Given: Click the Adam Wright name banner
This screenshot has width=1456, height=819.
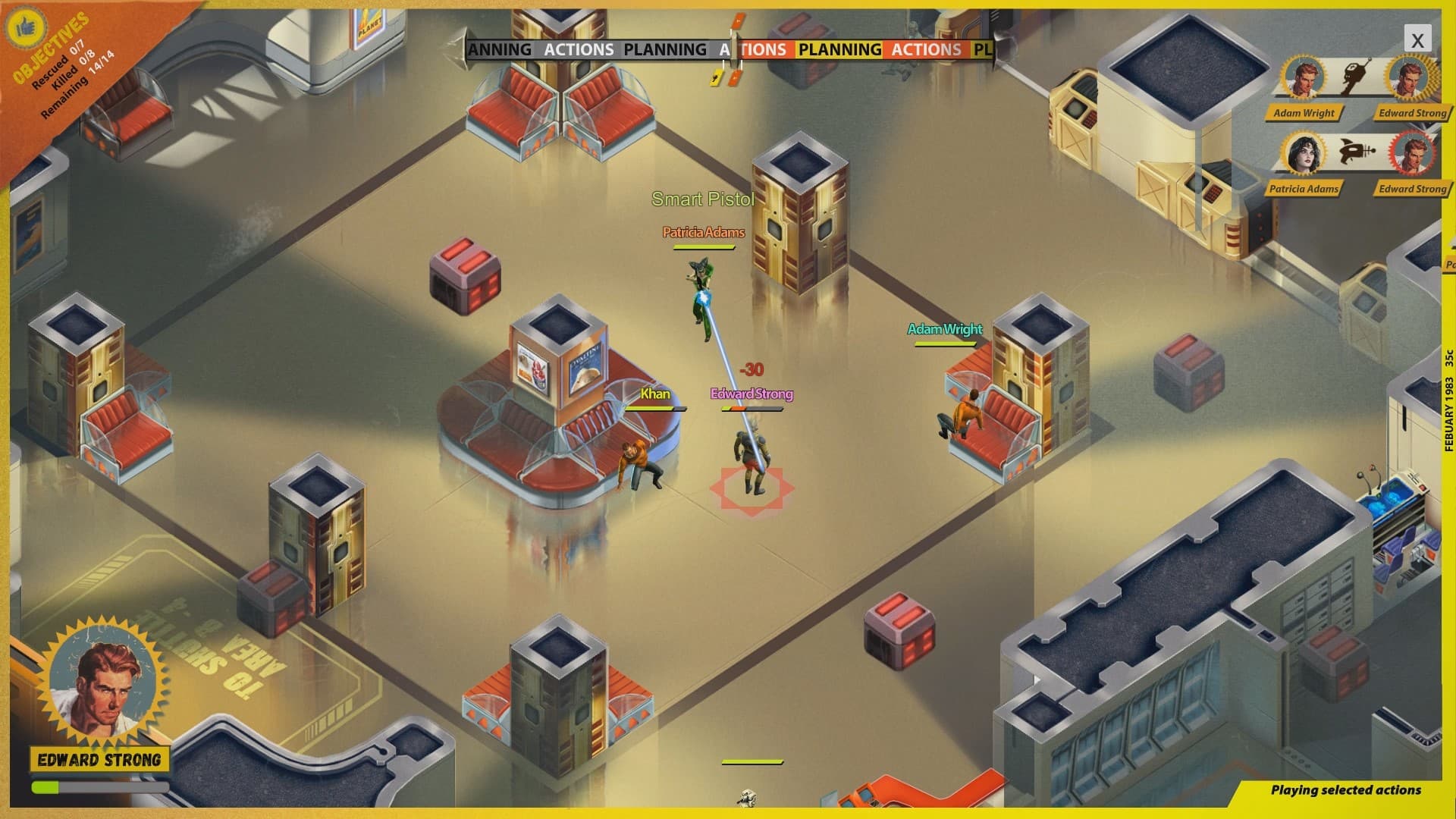Looking at the screenshot, I should [x=1304, y=113].
